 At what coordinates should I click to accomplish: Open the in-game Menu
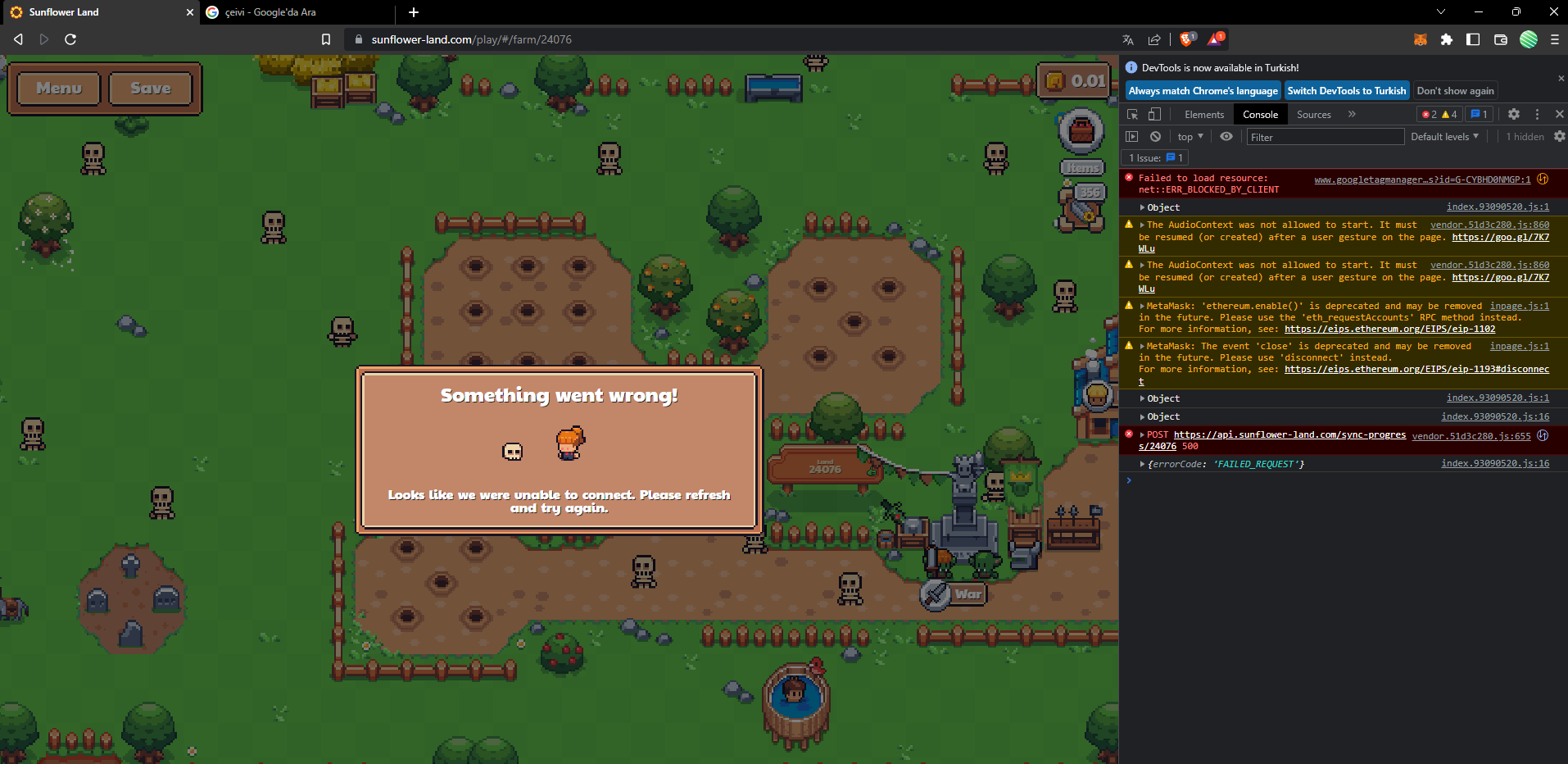point(57,88)
